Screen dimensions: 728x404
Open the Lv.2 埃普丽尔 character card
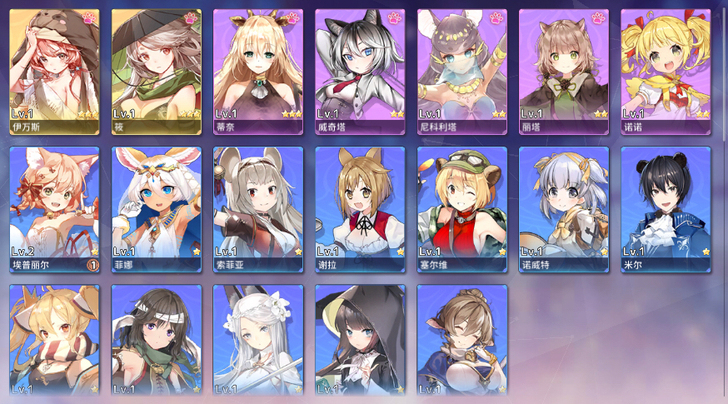pos(54,208)
